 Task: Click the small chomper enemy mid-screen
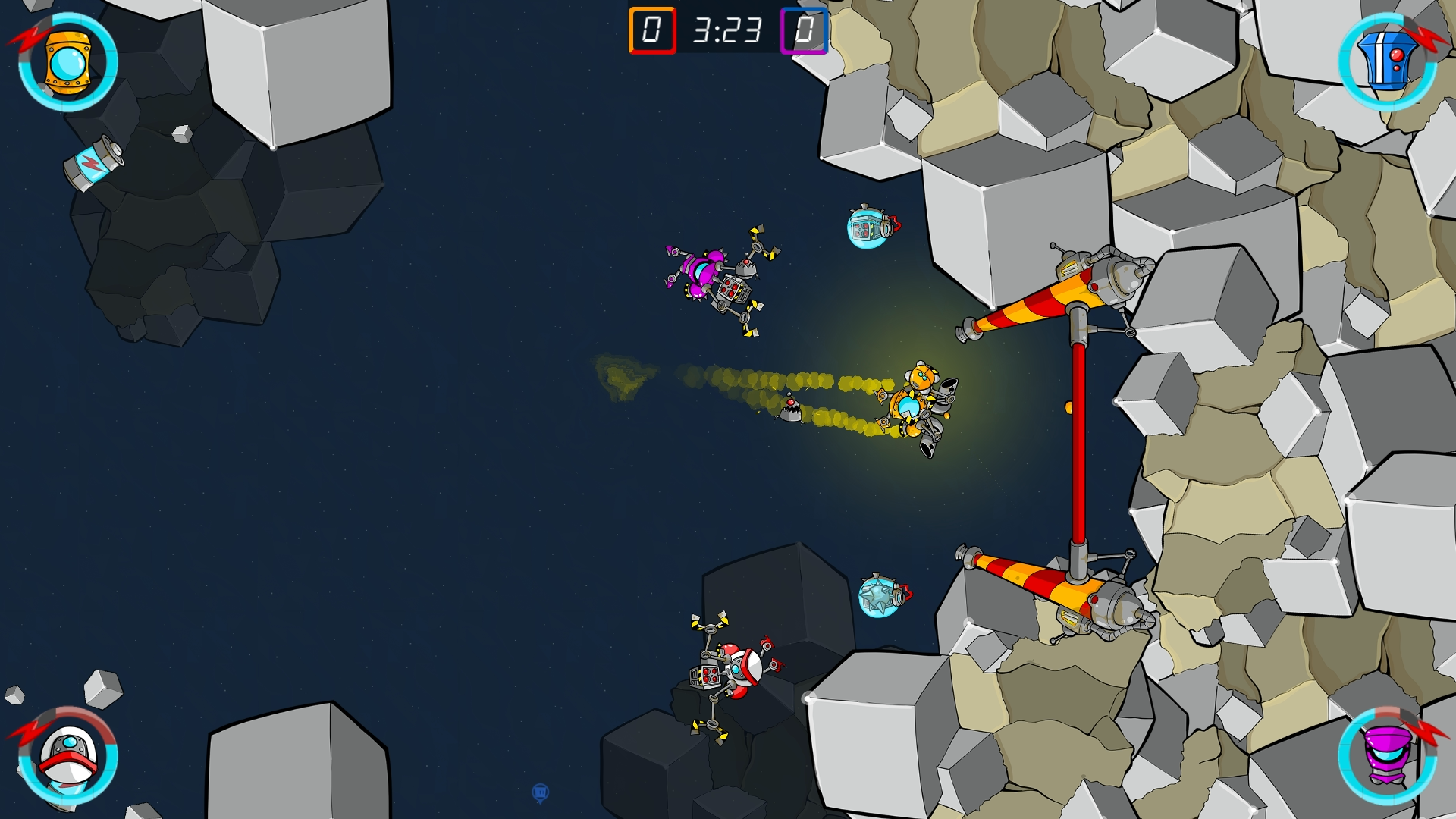click(x=791, y=412)
